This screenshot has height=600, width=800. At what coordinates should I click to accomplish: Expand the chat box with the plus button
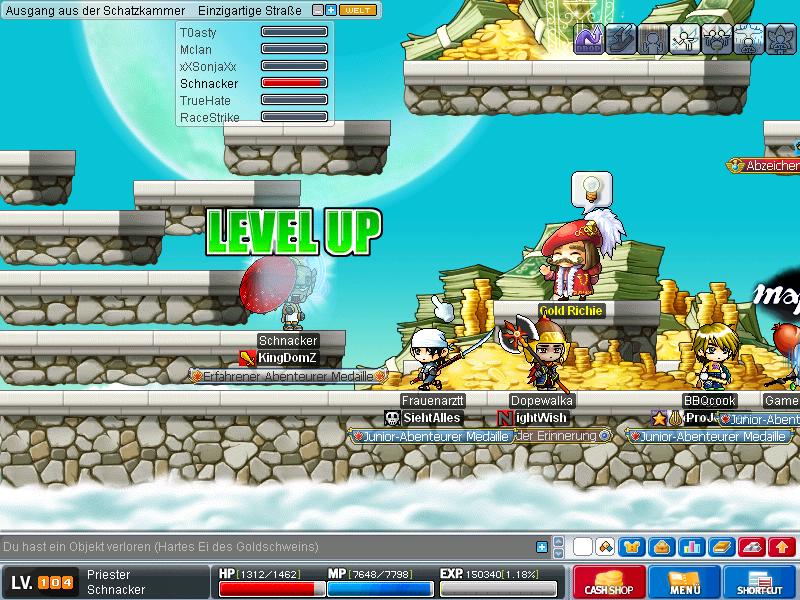pyautogui.click(x=542, y=547)
